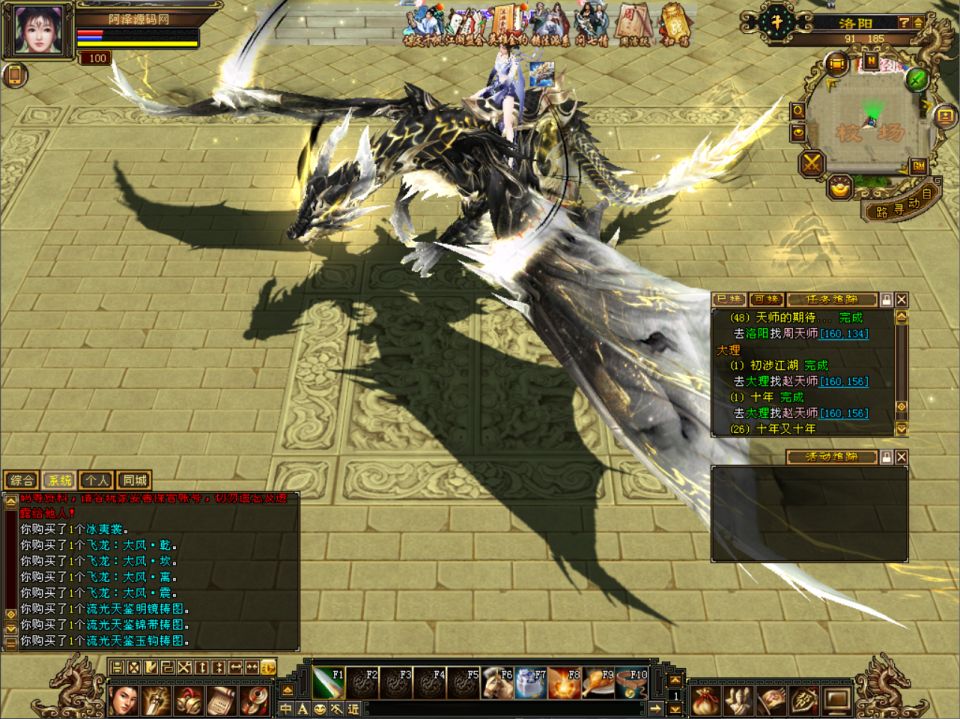Click the crossed swords button by minimap
Image resolution: width=960 pixels, height=719 pixels.
point(811,162)
